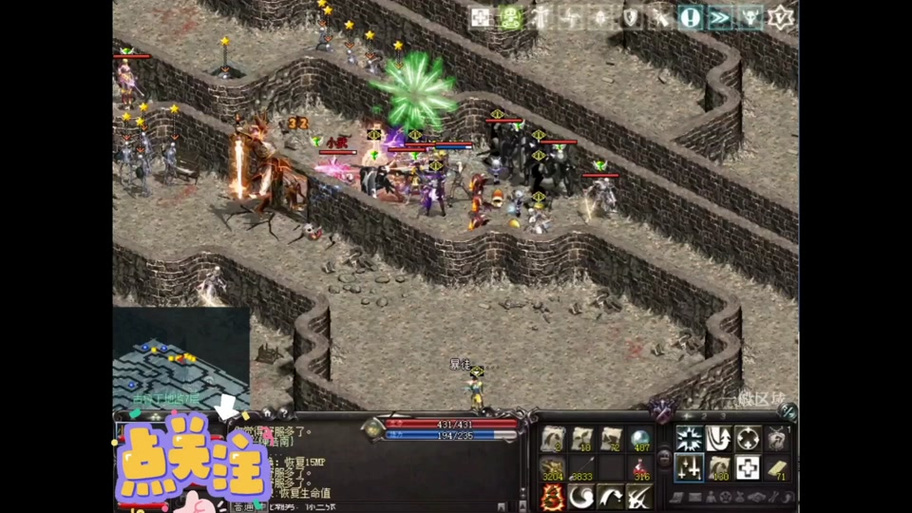Drink the red potion stack of 316
912x513 pixels.
[640, 467]
